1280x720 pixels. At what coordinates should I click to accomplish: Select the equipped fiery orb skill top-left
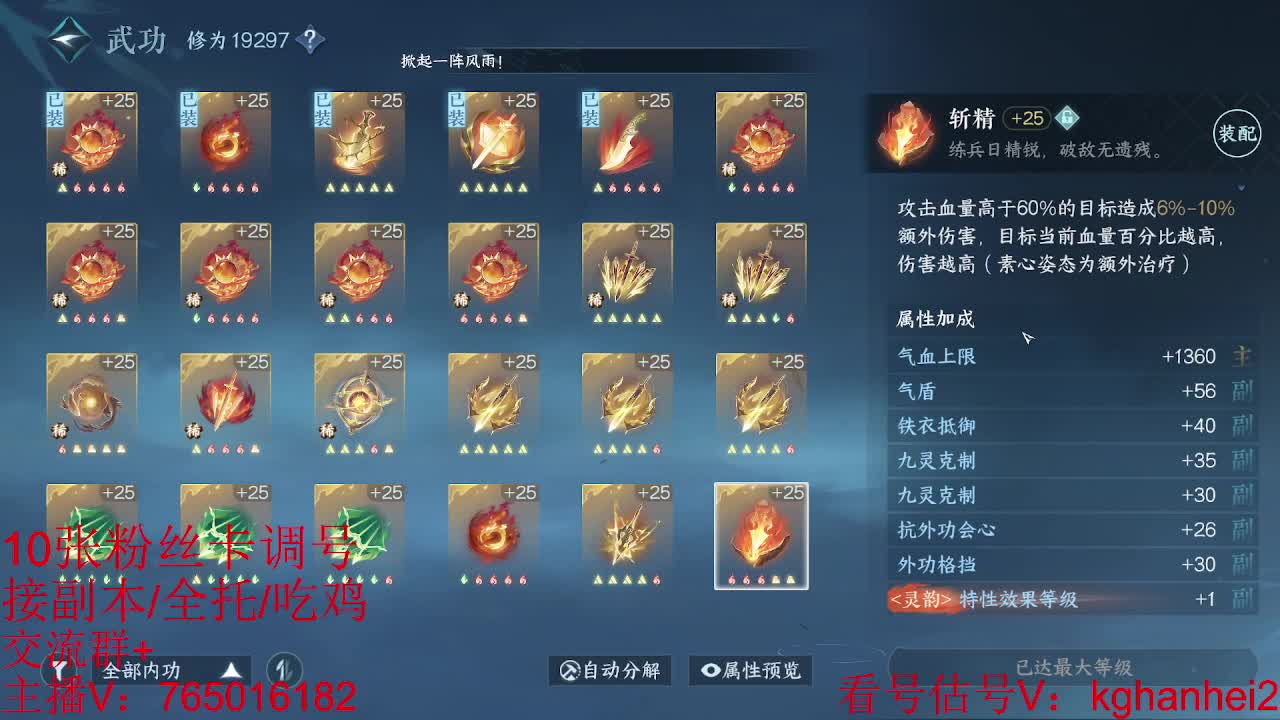point(92,135)
